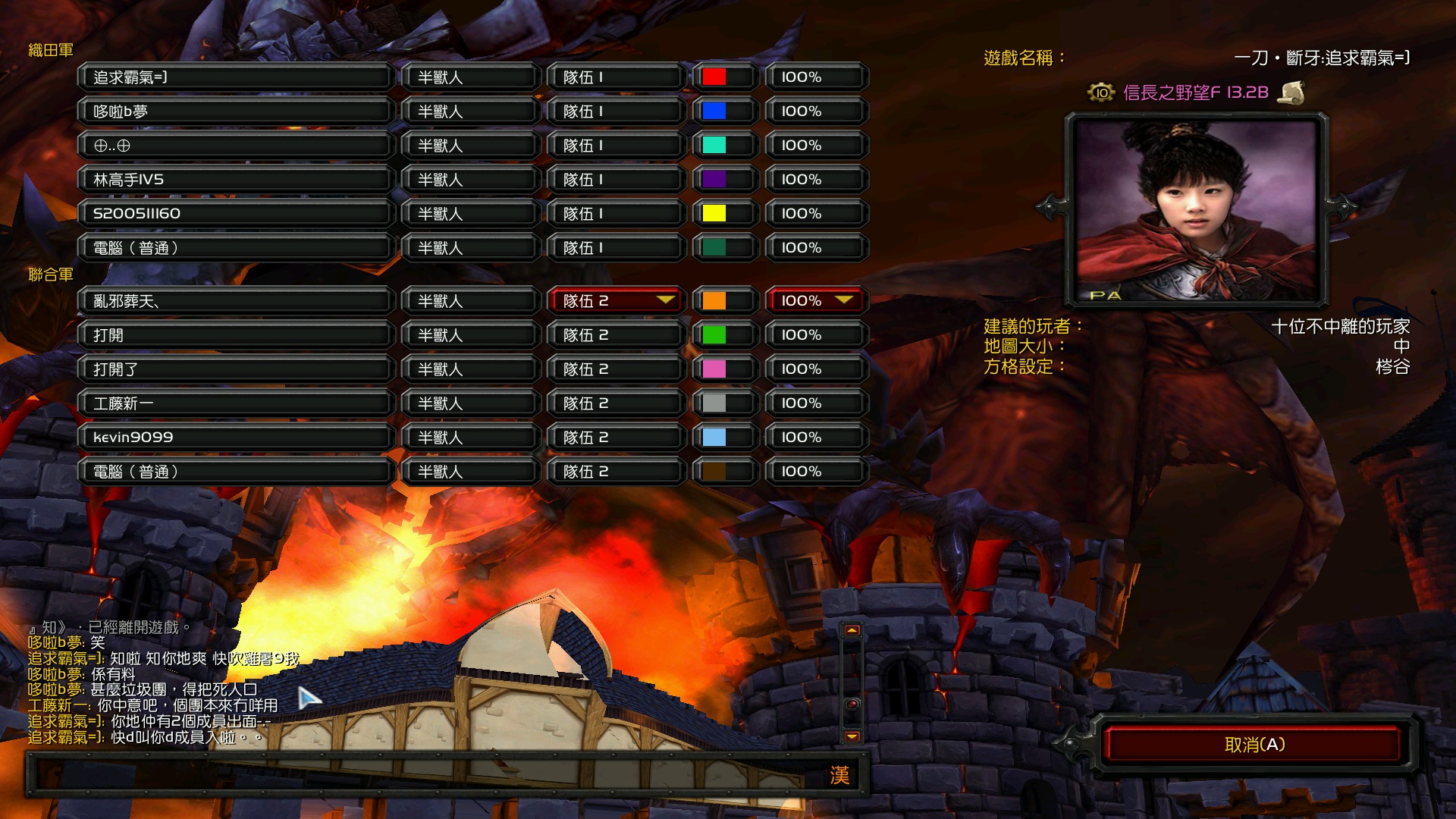Choose the pink player color swatch
The height and width of the screenshot is (819, 1456).
714,369
